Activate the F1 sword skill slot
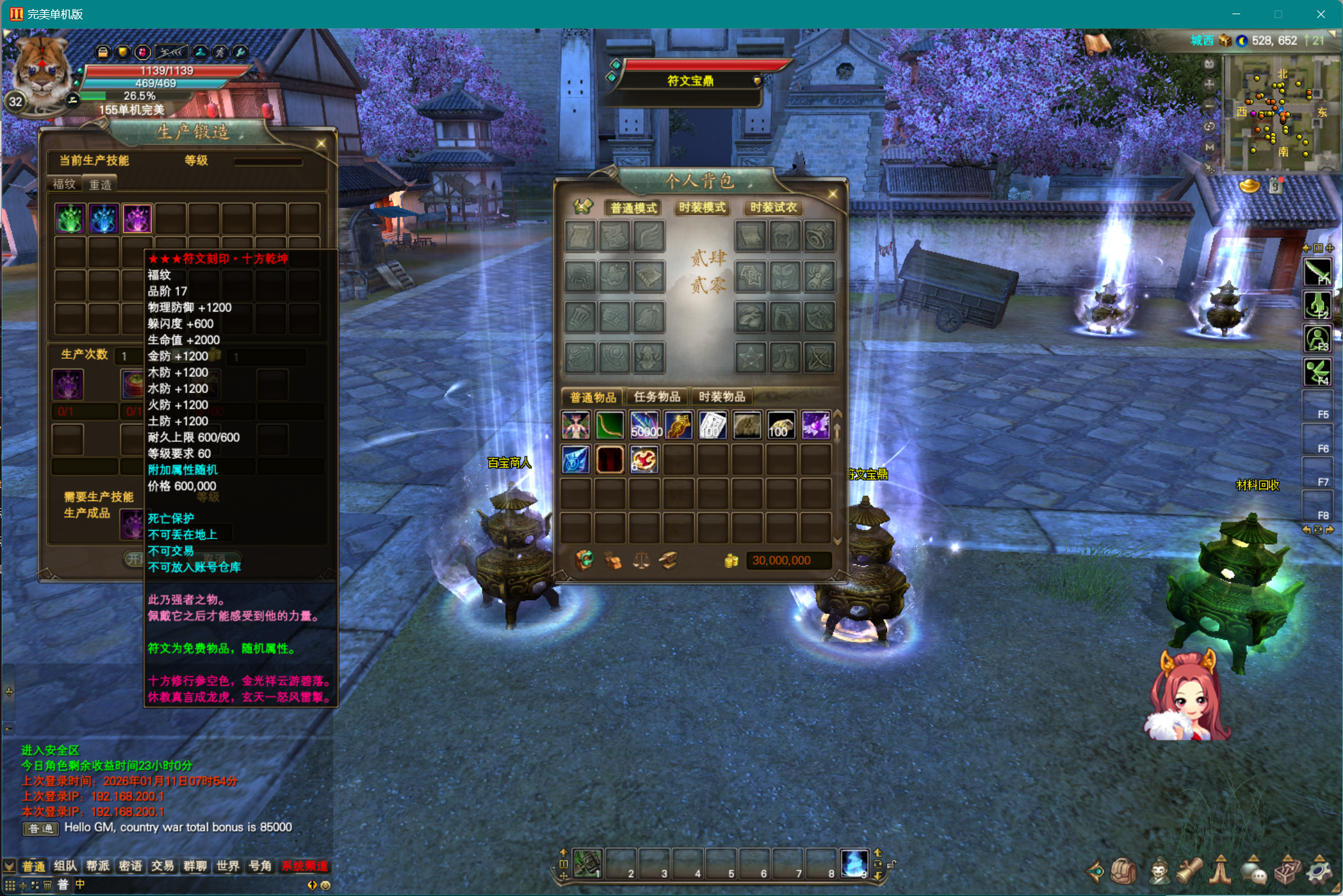1343x896 pixels. coord(1317,272)
